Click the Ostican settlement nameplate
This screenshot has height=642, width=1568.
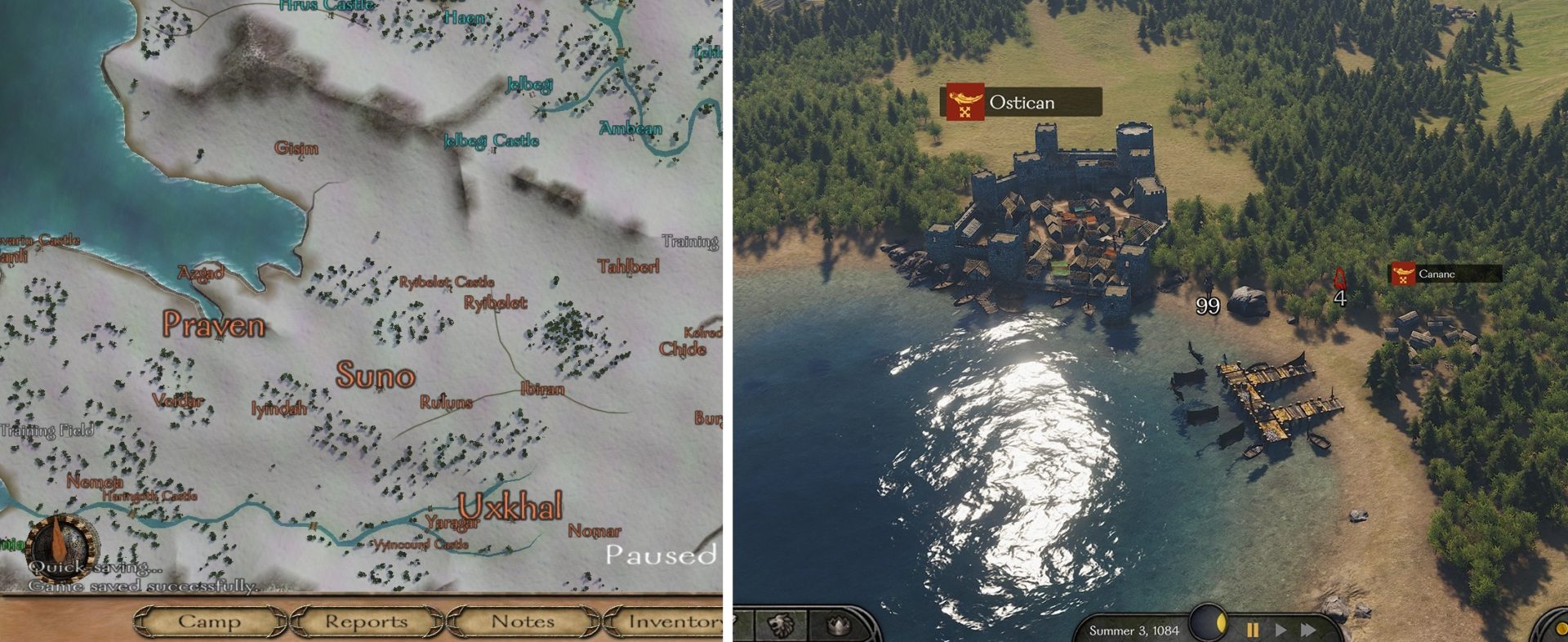pyautogui.click(x=1022, y=103)
